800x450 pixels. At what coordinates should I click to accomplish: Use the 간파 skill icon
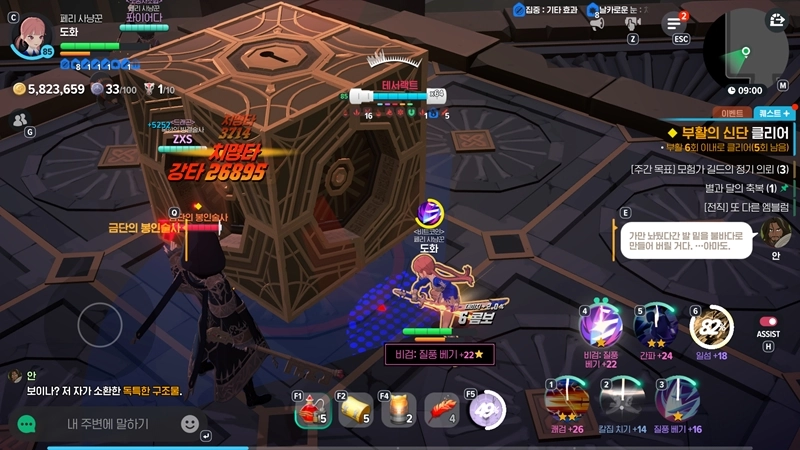(x=658, y=325)
